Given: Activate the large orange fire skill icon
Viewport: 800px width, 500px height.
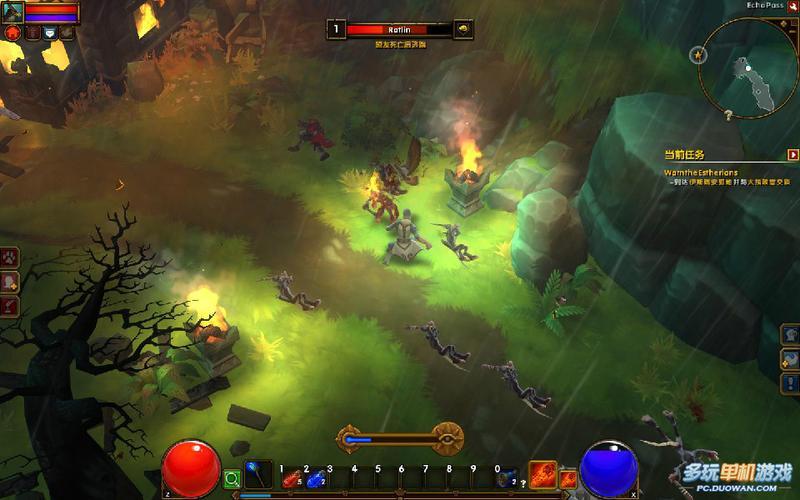Looking at the screenshot, I should (x=543, y=474).
